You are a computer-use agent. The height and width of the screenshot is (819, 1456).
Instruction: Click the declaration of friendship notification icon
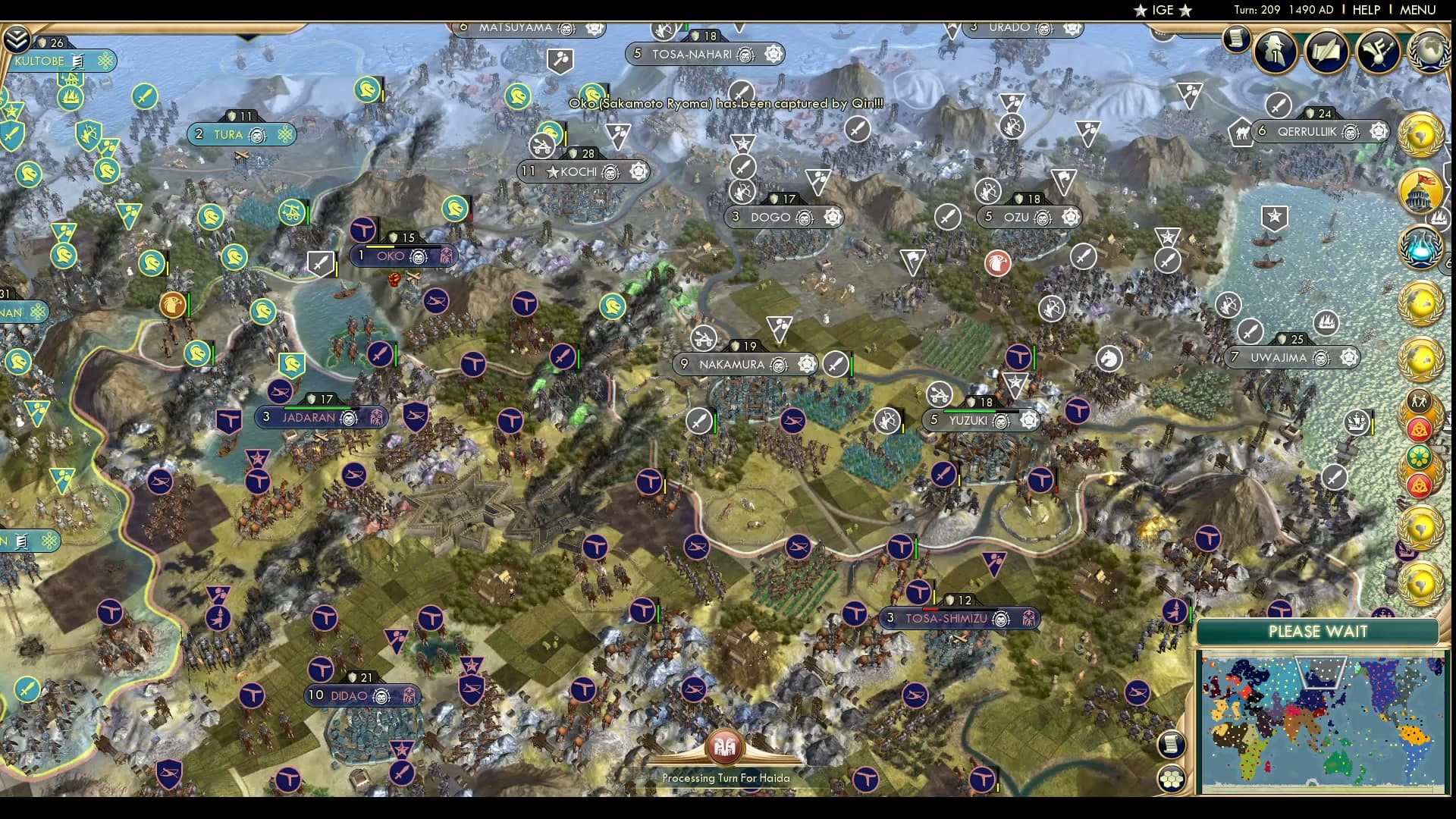[1419, 400]
